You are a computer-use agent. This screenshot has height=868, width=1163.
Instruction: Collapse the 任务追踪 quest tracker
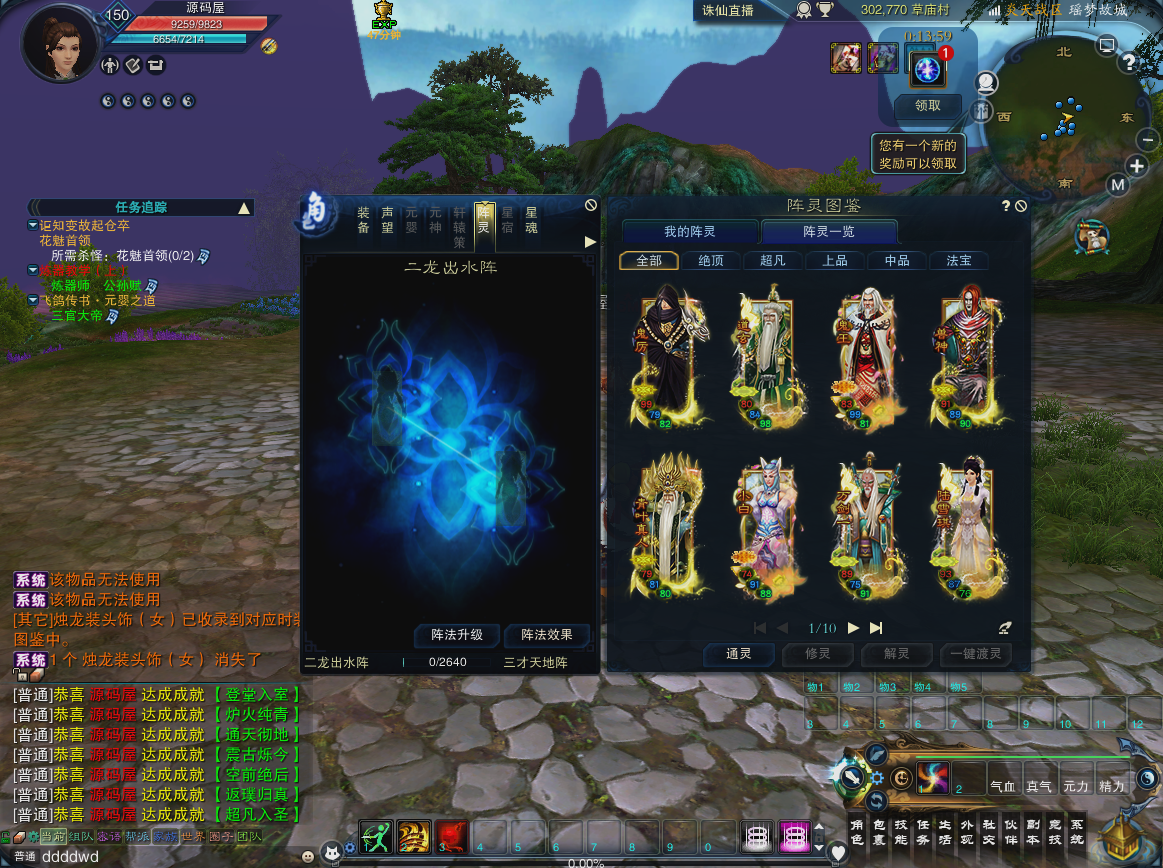pyautogui.click(x=243, y=208)
